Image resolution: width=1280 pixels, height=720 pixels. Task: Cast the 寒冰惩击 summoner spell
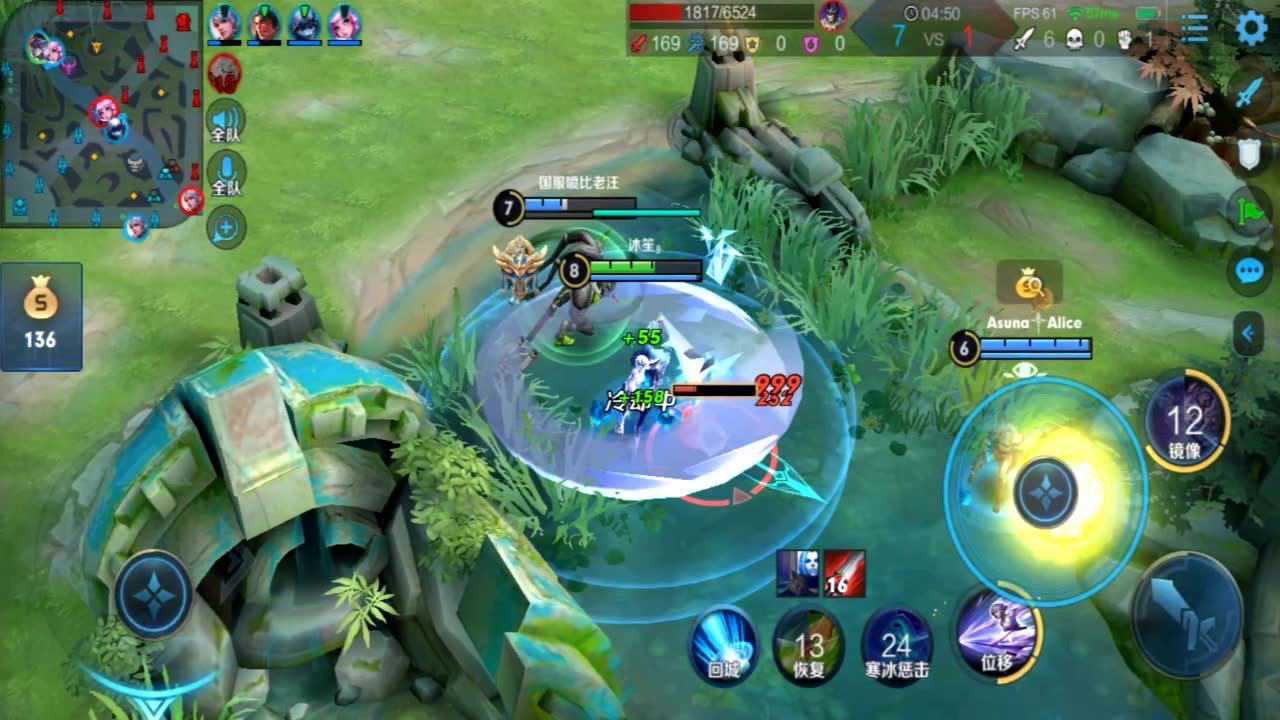pos(897,645)
